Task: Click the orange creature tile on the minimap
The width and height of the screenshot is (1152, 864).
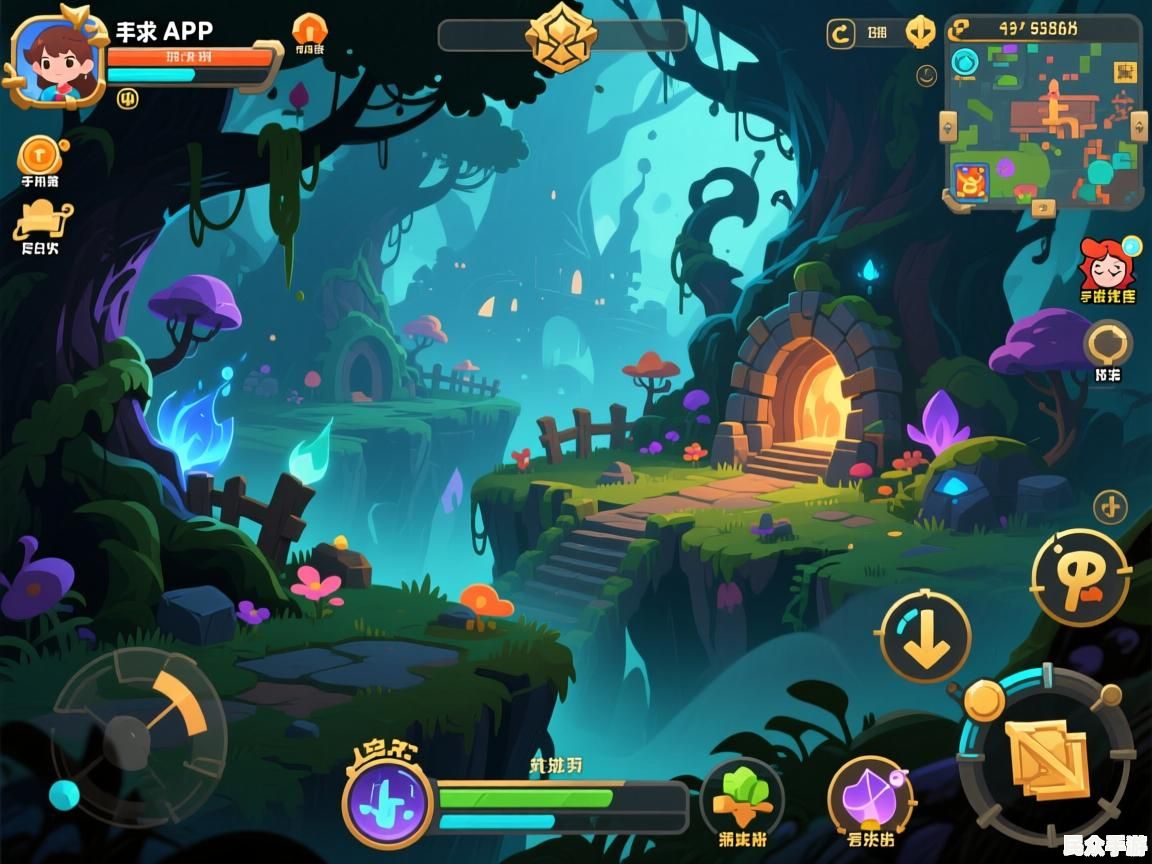Action: click(x=968, y=183)
